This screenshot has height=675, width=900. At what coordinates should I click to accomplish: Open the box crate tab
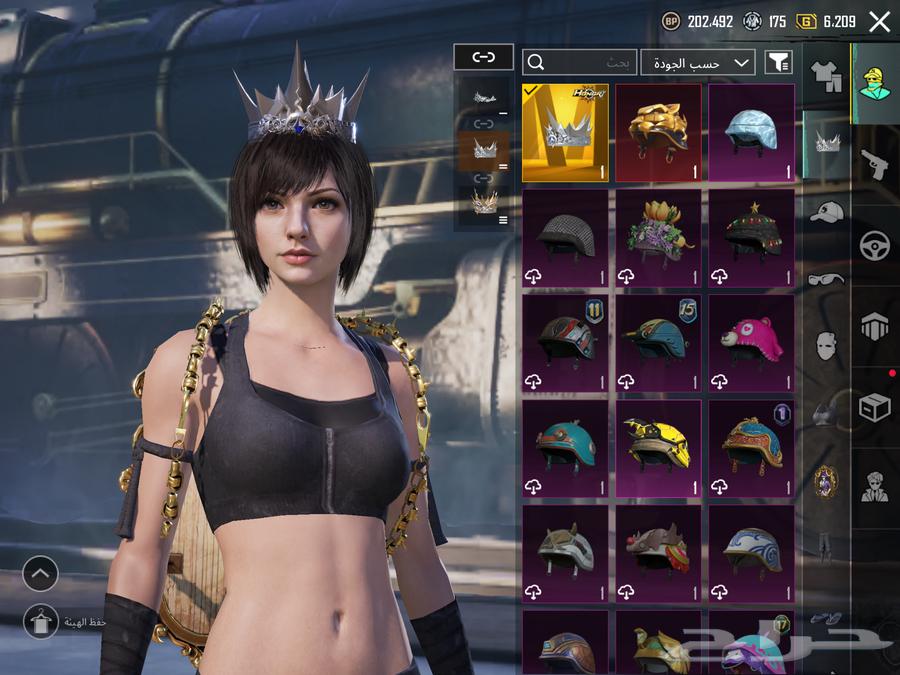(x=874, y=407)
